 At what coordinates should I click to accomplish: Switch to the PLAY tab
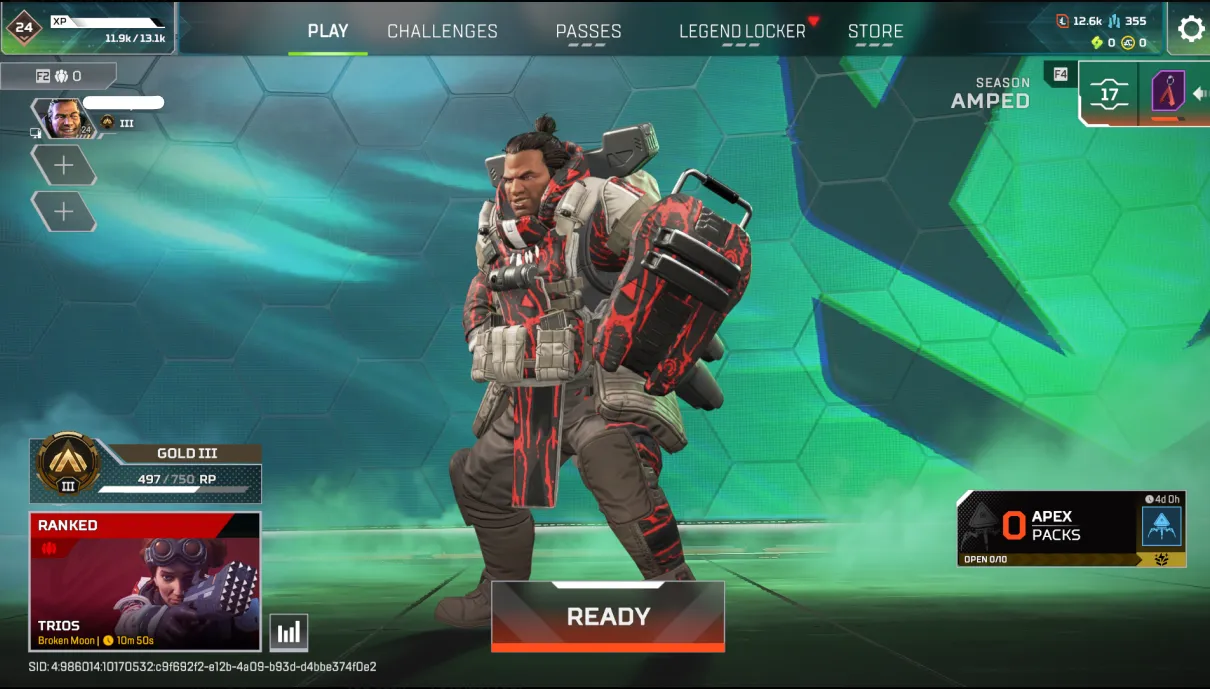coord(328,31)
